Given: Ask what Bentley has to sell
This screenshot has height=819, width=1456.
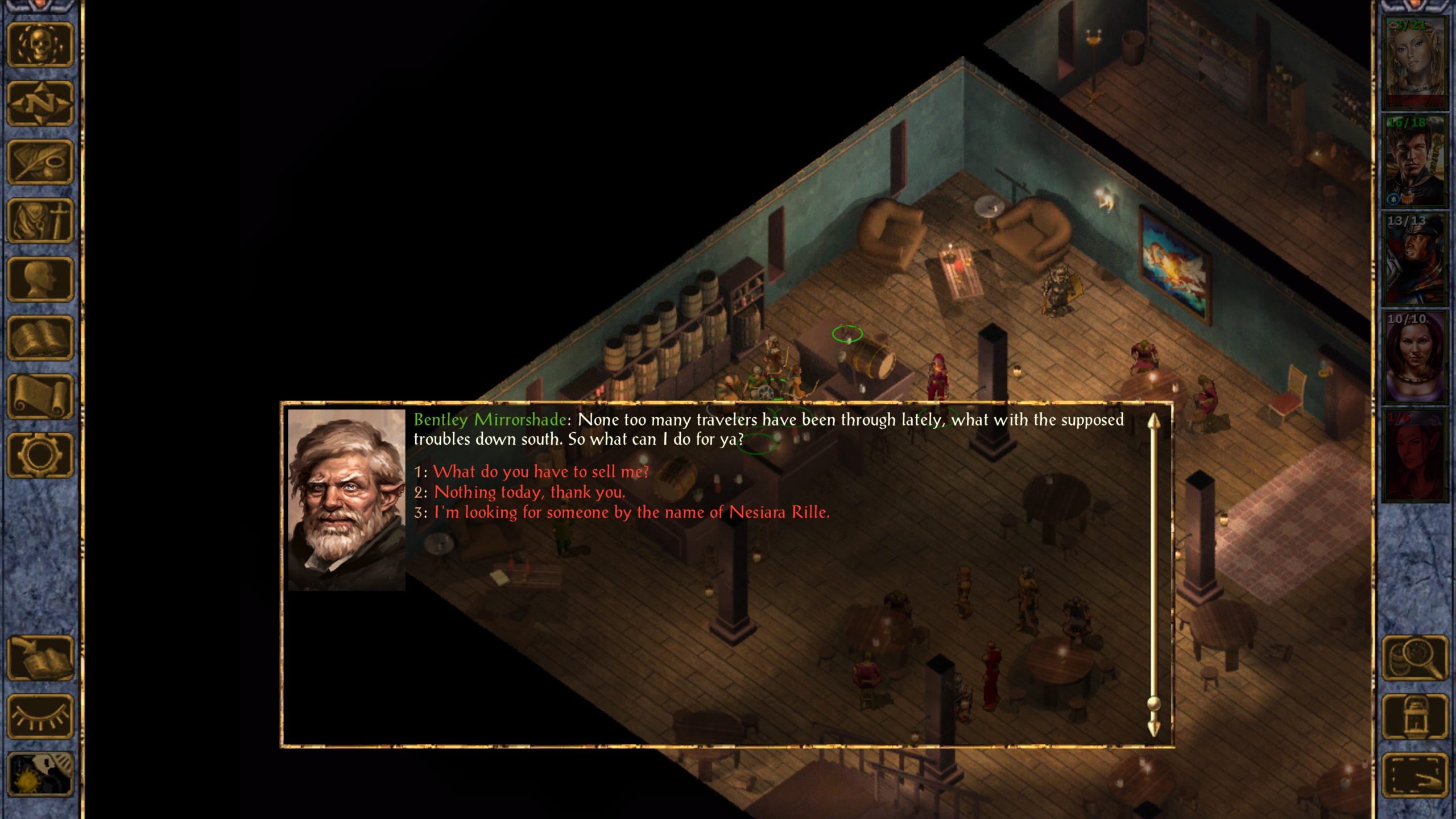Looking at the screenshot, I should tap(540, 471).
